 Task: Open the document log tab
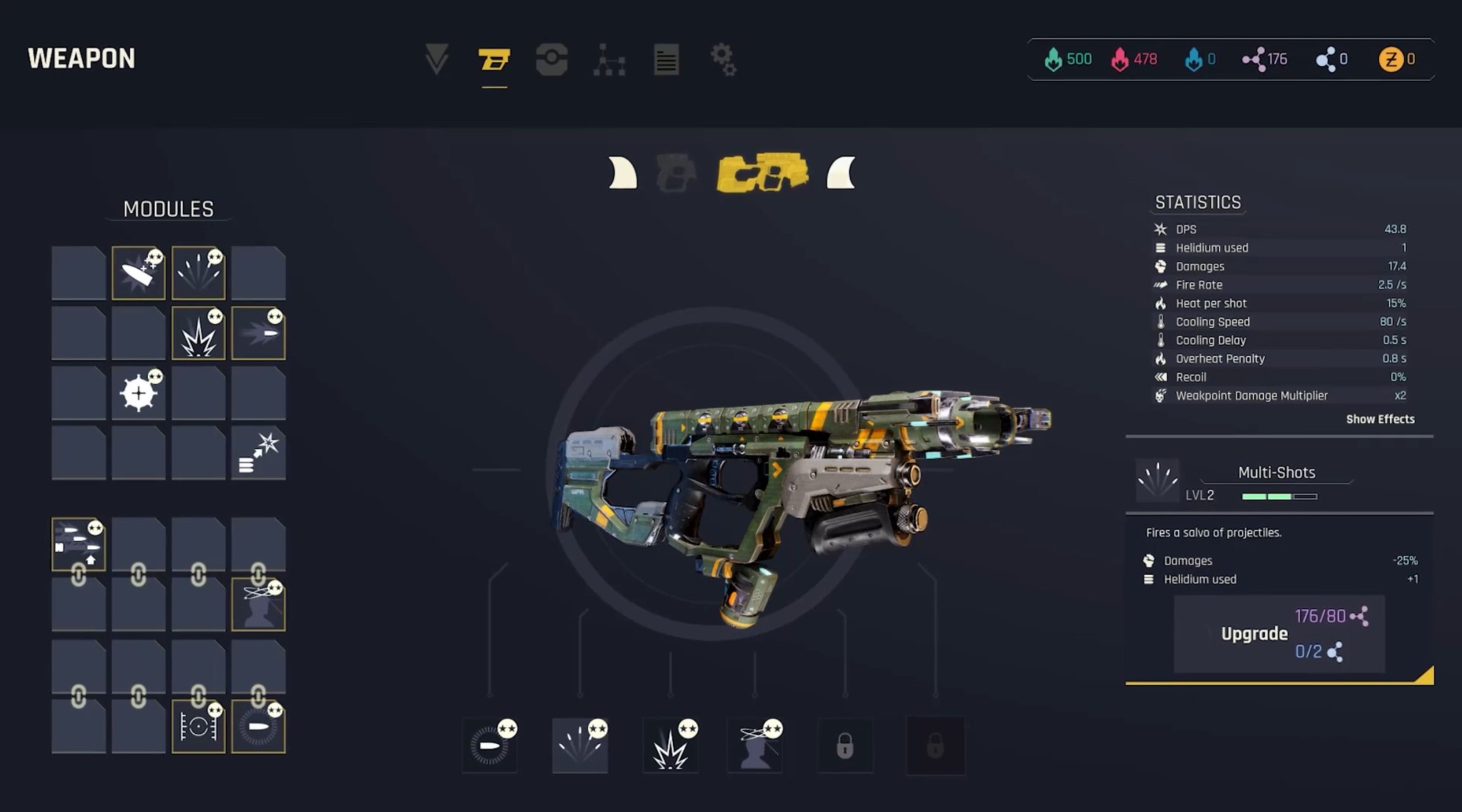[x=666, y=59]
